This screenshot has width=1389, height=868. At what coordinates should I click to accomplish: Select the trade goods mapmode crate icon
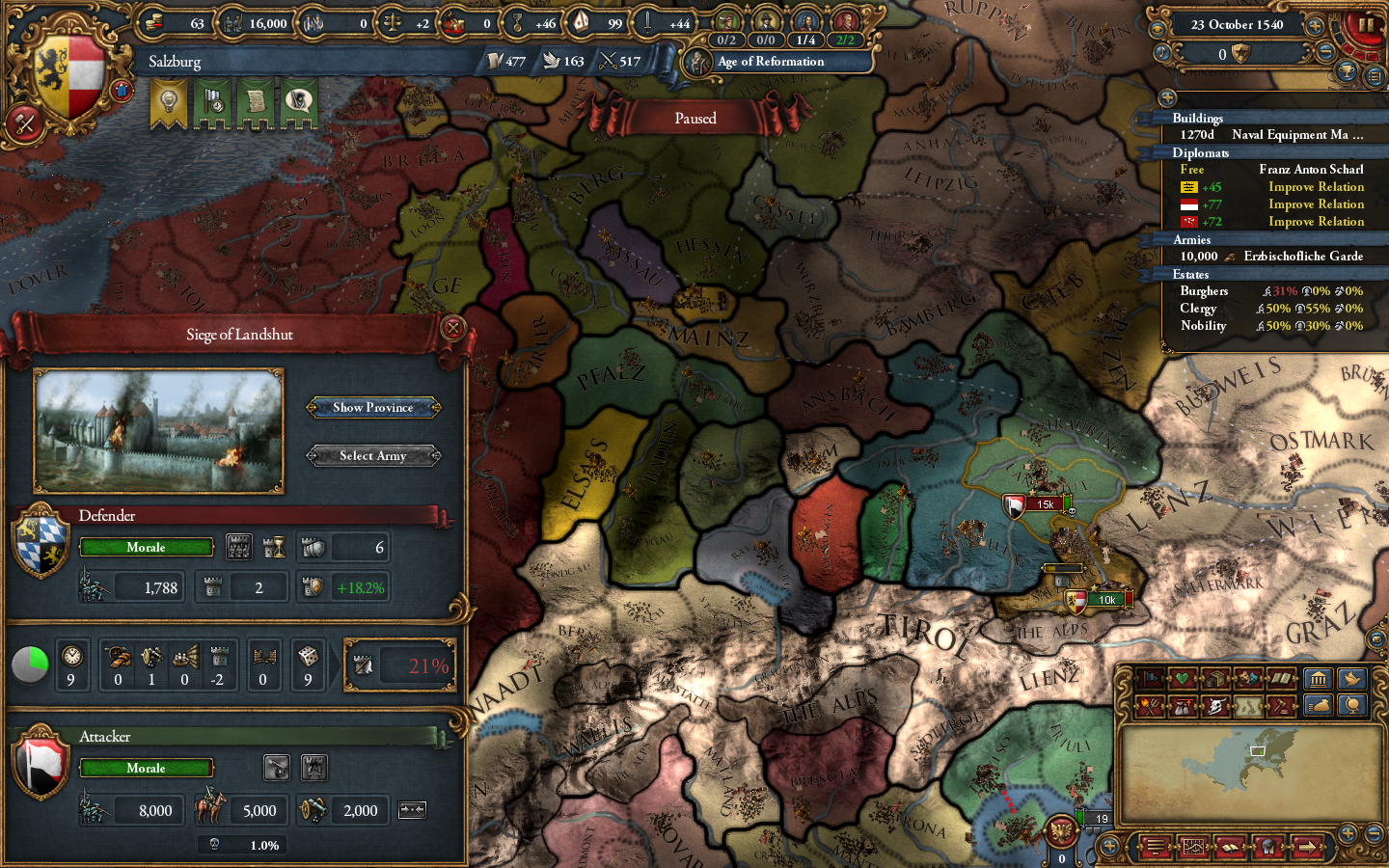[x=1215, y=678]
